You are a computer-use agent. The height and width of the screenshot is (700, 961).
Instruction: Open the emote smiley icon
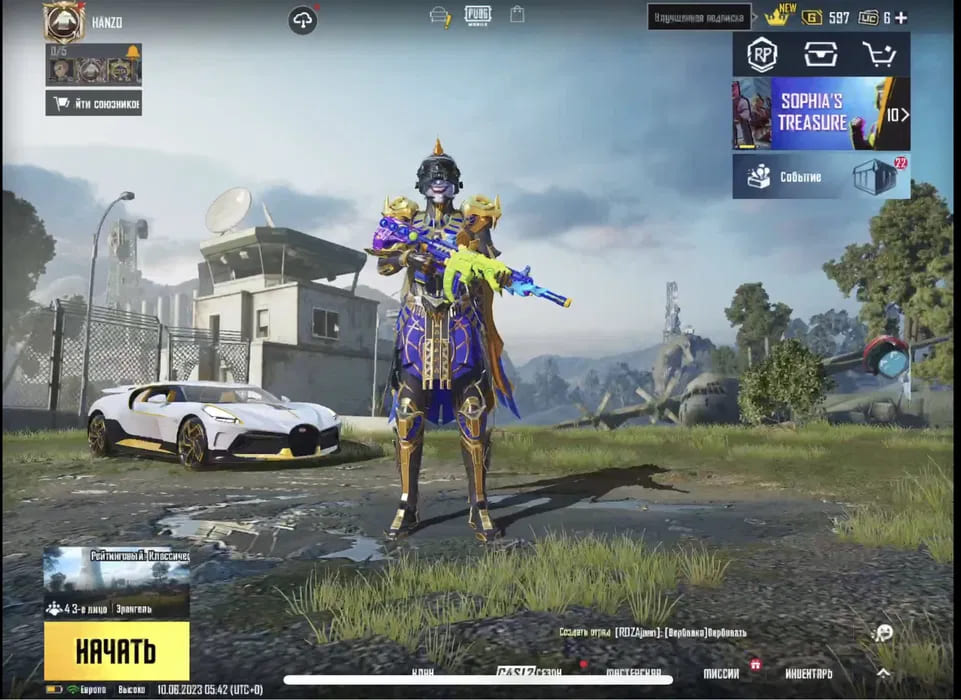pyautogui.click(x=882, y=632)
